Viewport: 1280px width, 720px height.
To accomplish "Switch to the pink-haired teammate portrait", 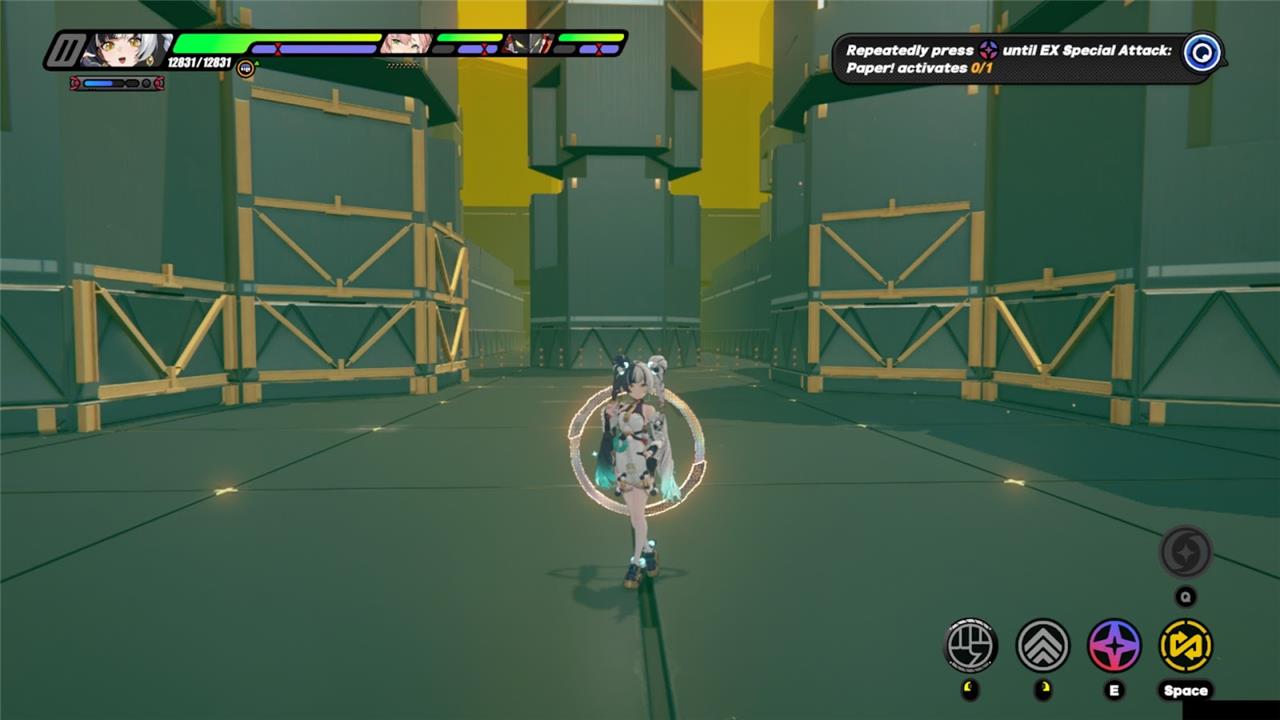I will coord(406,43).
